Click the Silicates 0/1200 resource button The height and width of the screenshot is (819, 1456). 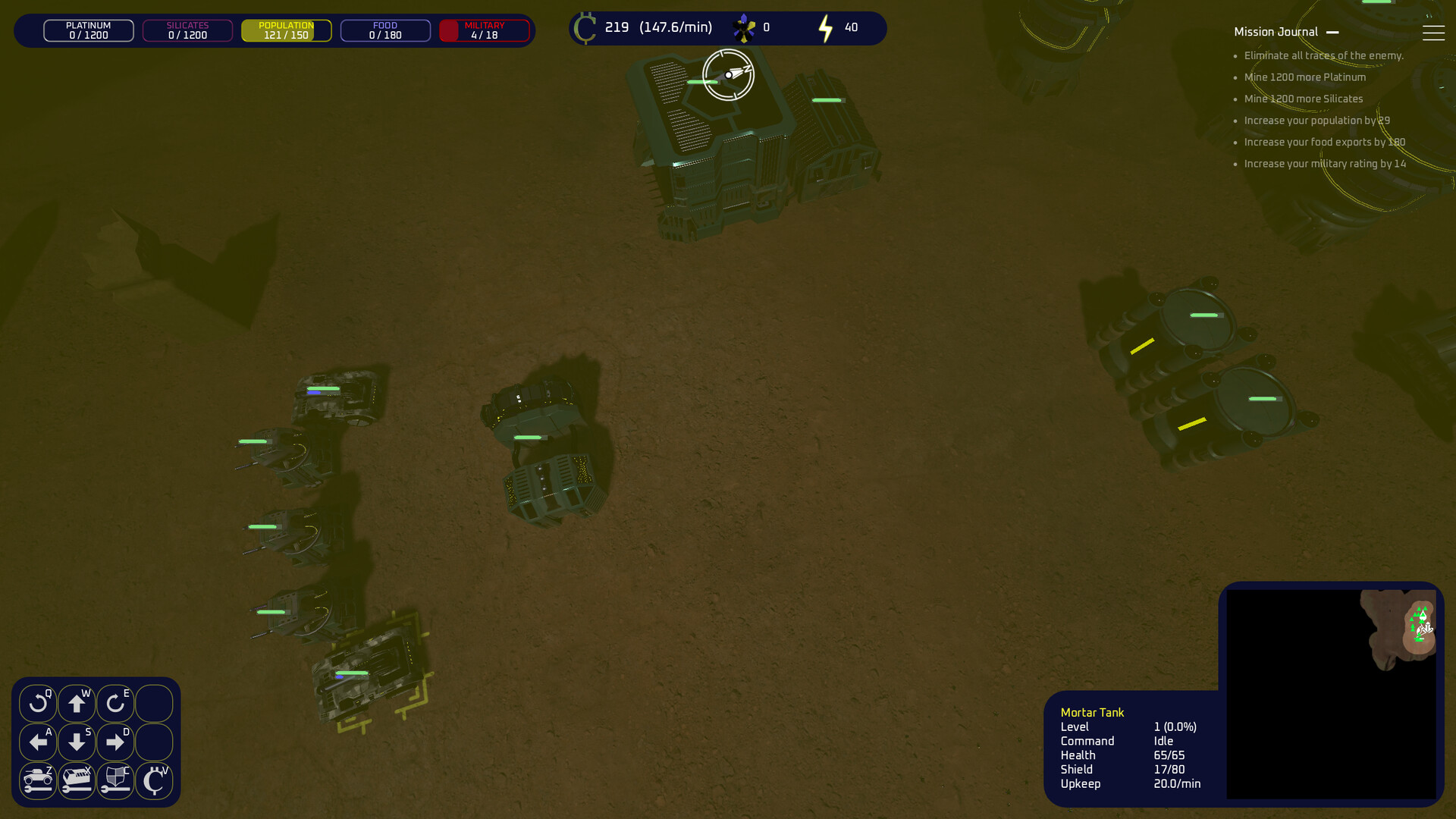click(x=187, y=30)
